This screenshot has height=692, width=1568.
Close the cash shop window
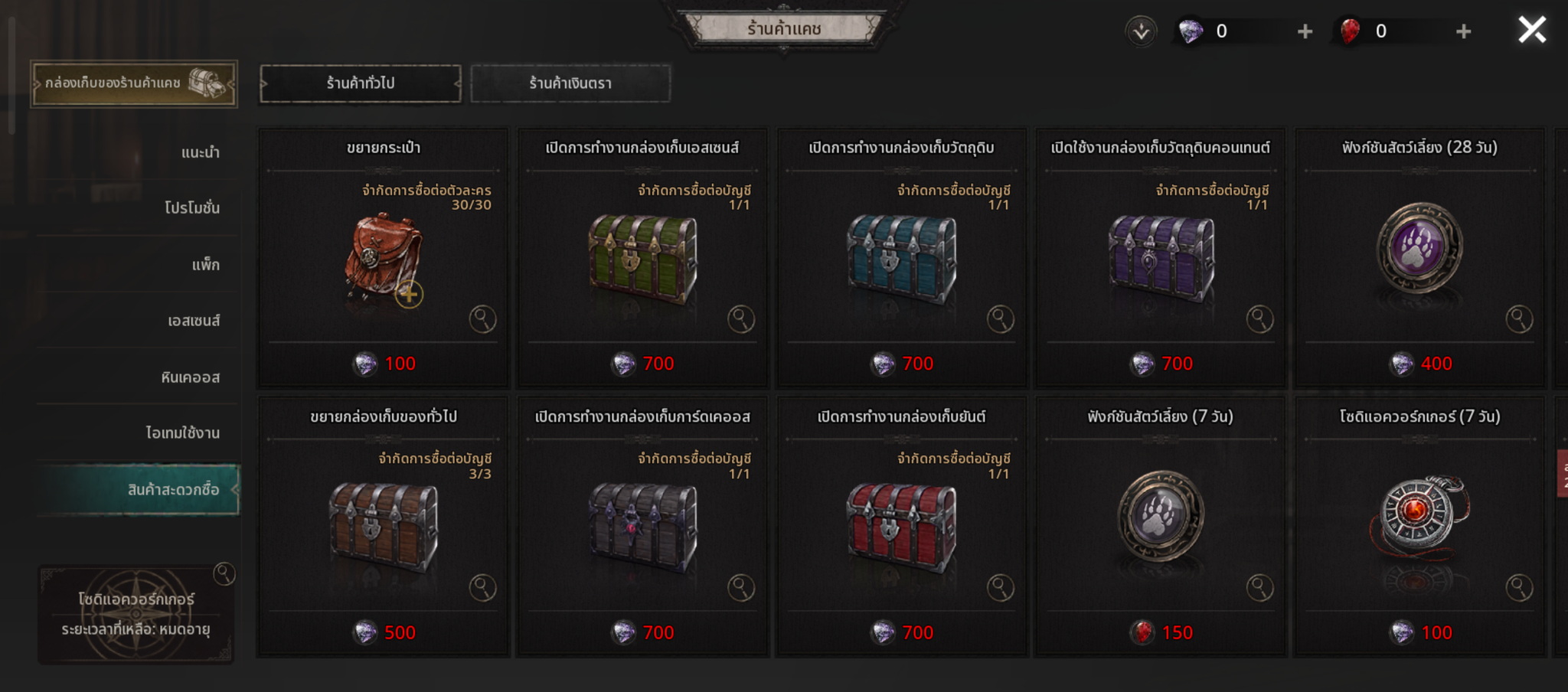coord(1531,31)
